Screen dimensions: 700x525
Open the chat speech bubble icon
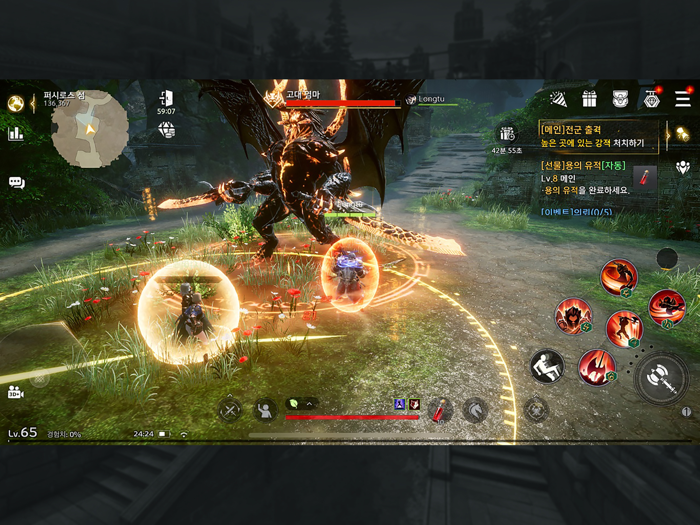pos(16,182)
